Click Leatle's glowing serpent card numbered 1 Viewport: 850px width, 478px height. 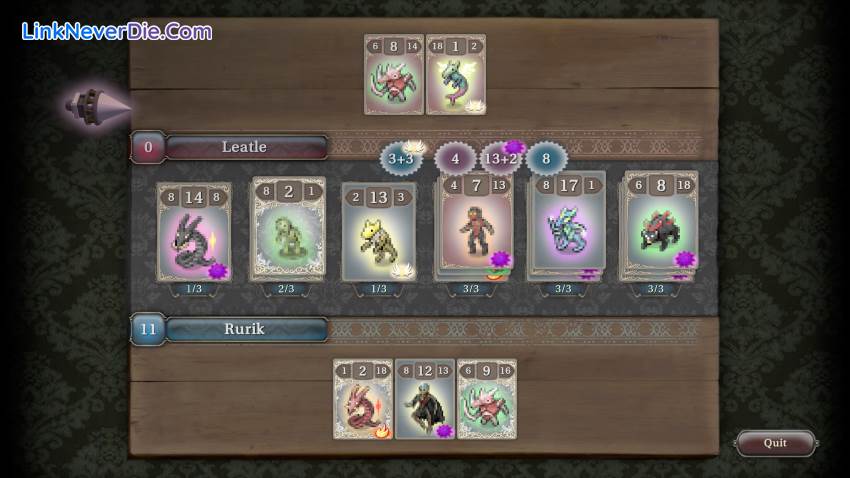tap(456, 75)
